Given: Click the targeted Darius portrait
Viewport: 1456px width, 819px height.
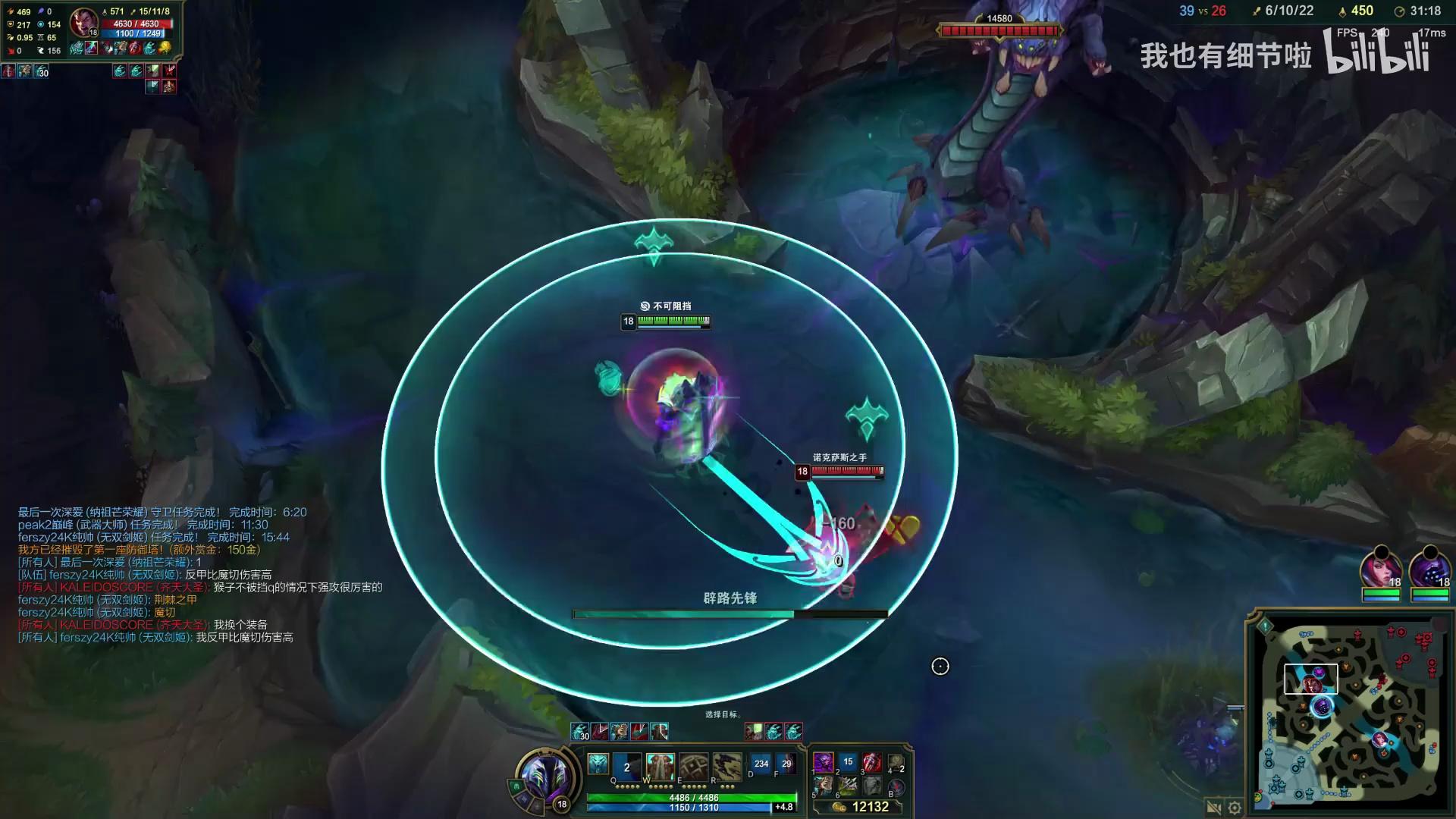Looking at the screenshot, I should point(83,23).
